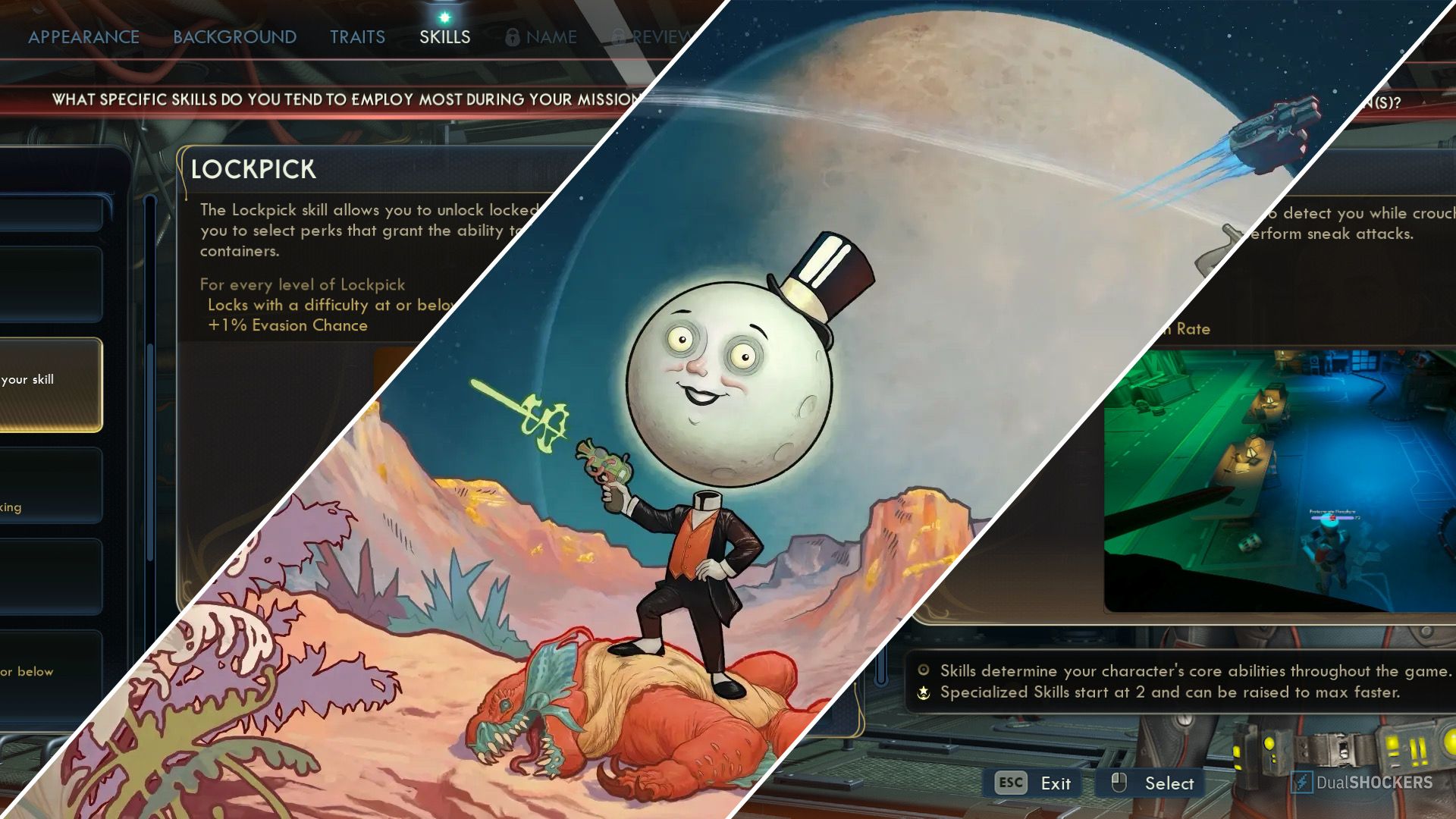Select the Skills tab
1456x819 pixels.
(444, 36)
